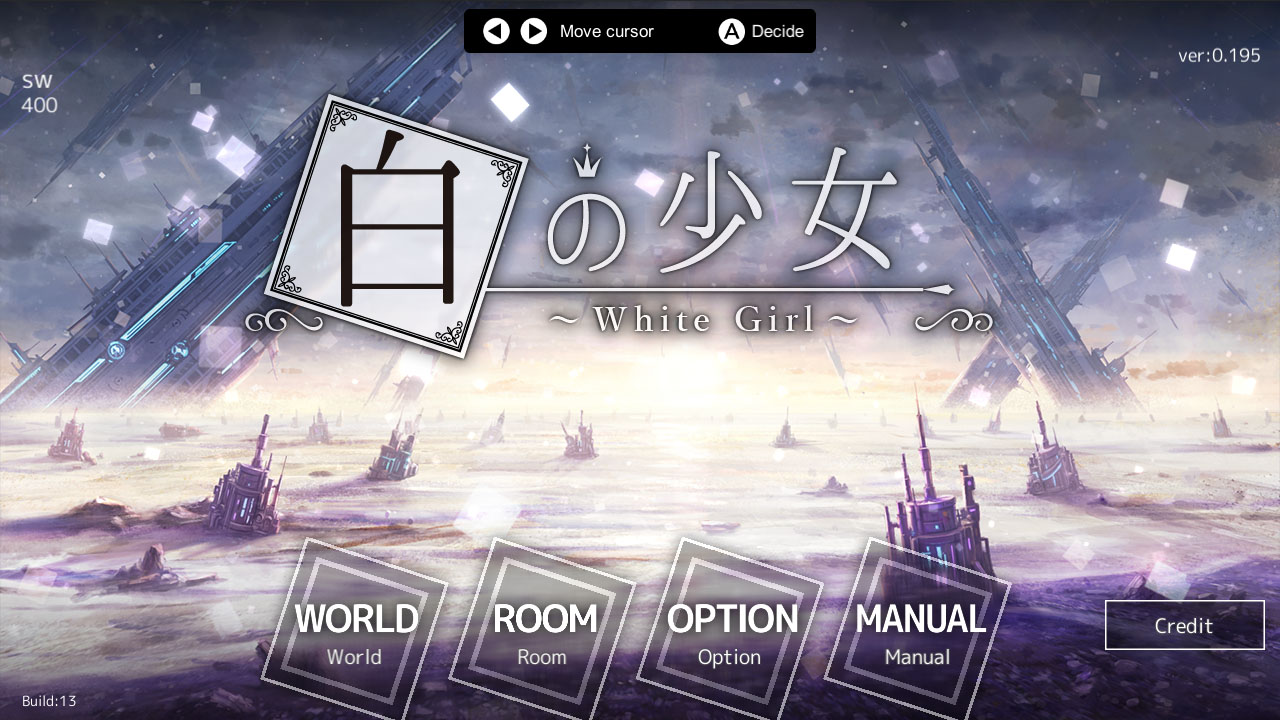Click the Decide label text
The width and height of the screenshot is (1280, 720).
(x=776, y=31)
